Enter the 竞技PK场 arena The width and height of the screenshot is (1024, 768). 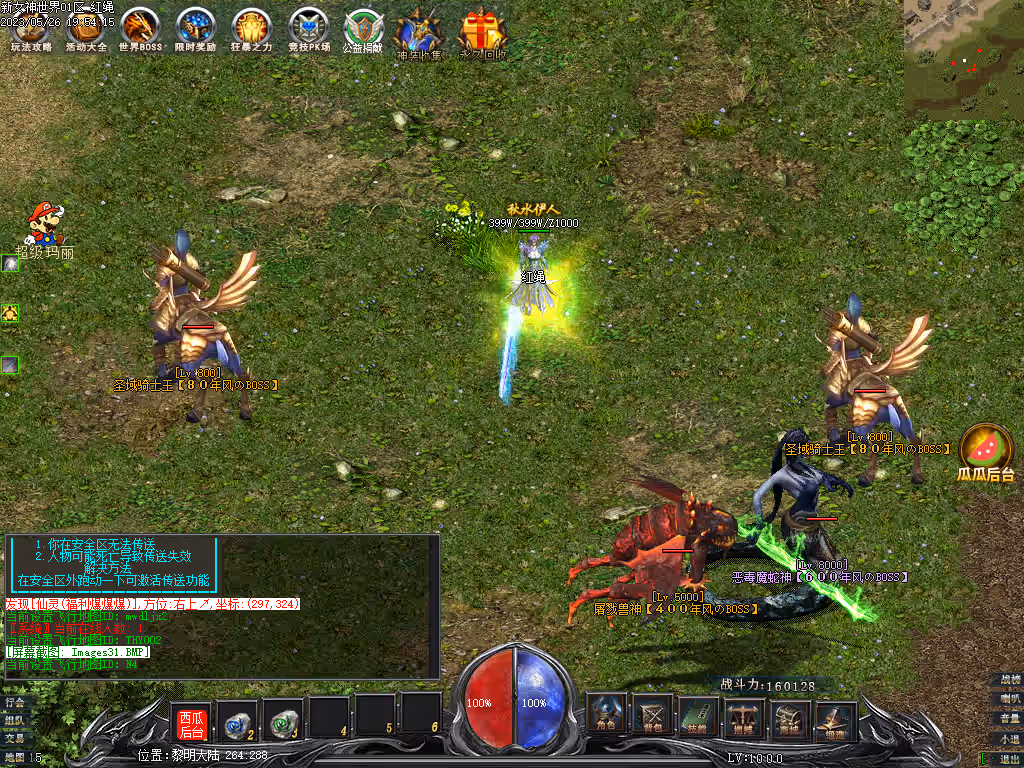click(307, 29)
